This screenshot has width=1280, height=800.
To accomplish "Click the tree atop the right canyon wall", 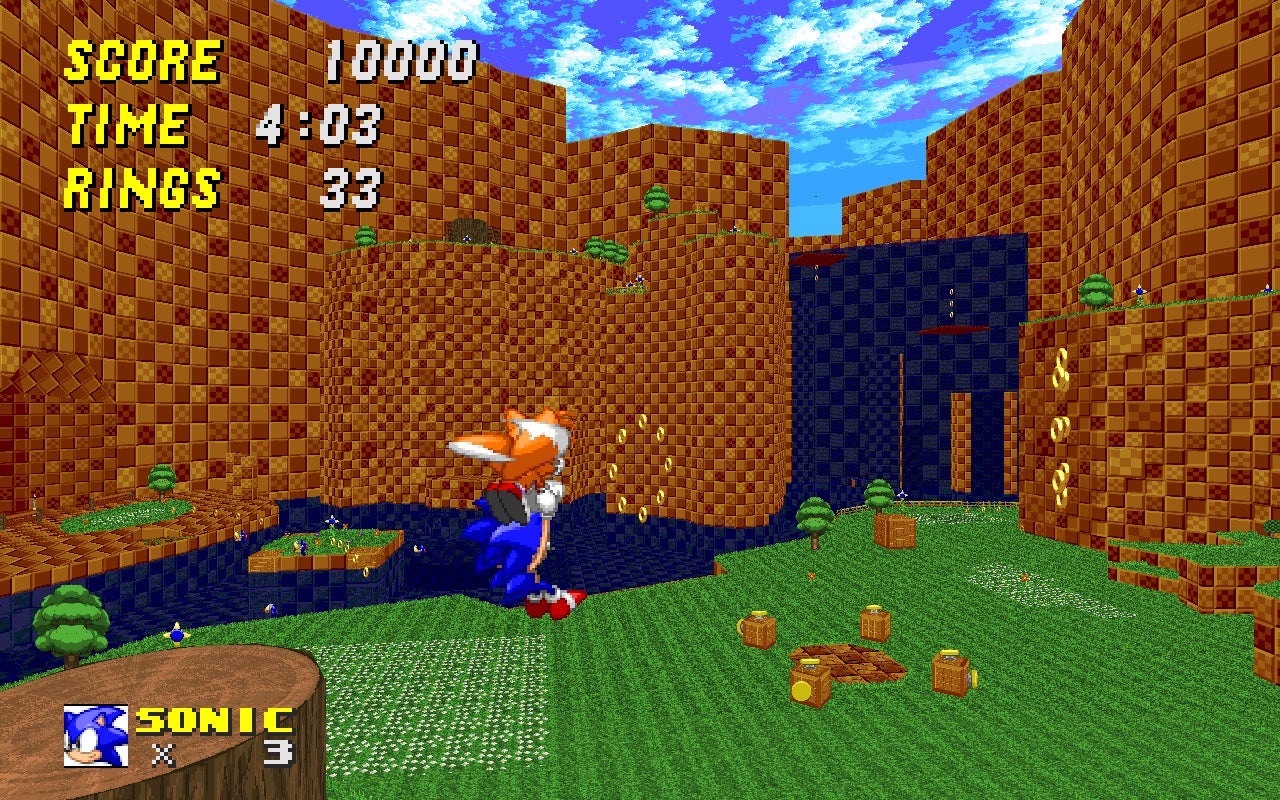I will coord(1095,292).
